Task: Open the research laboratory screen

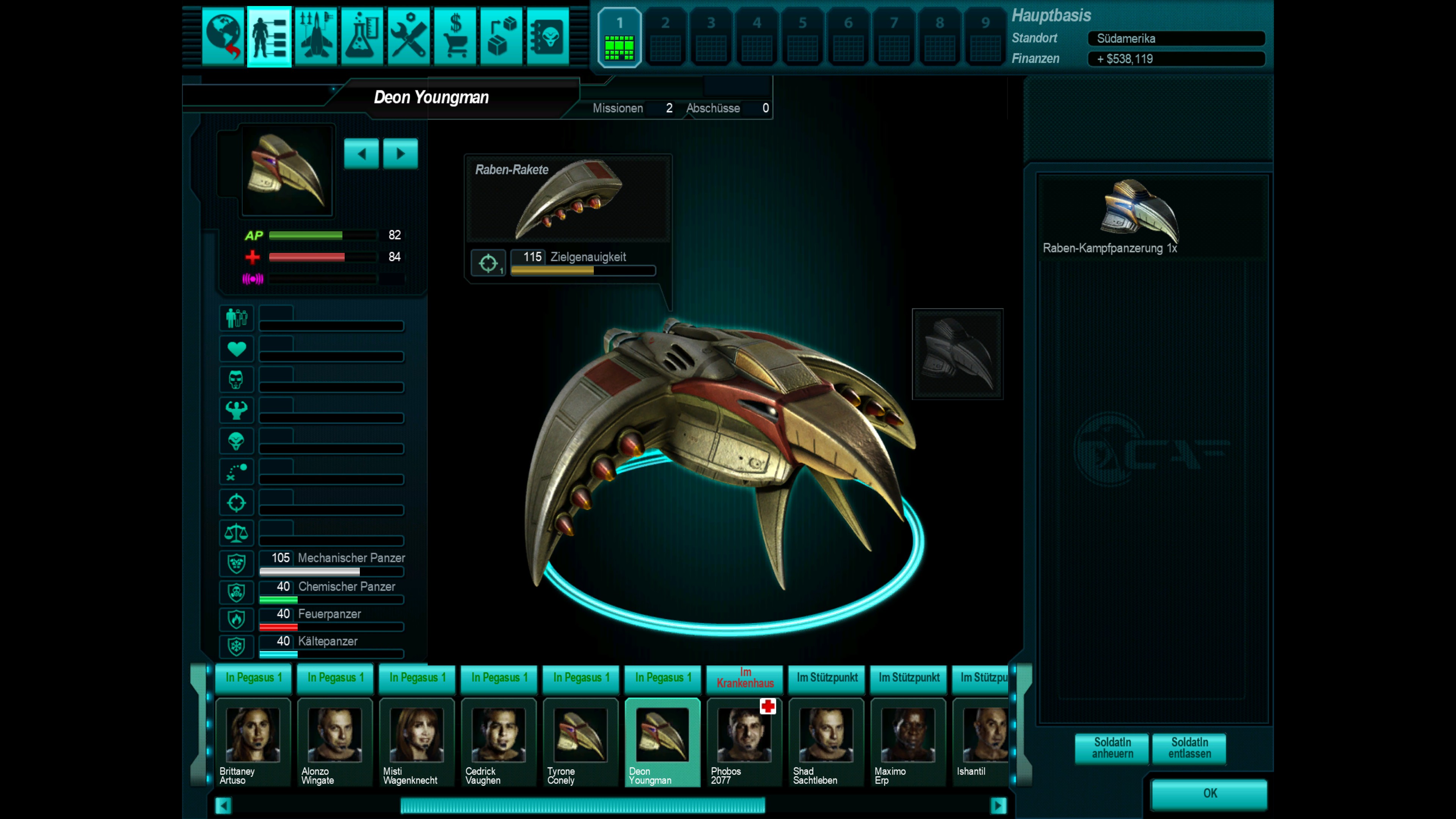Action: (x=362, y=37)
